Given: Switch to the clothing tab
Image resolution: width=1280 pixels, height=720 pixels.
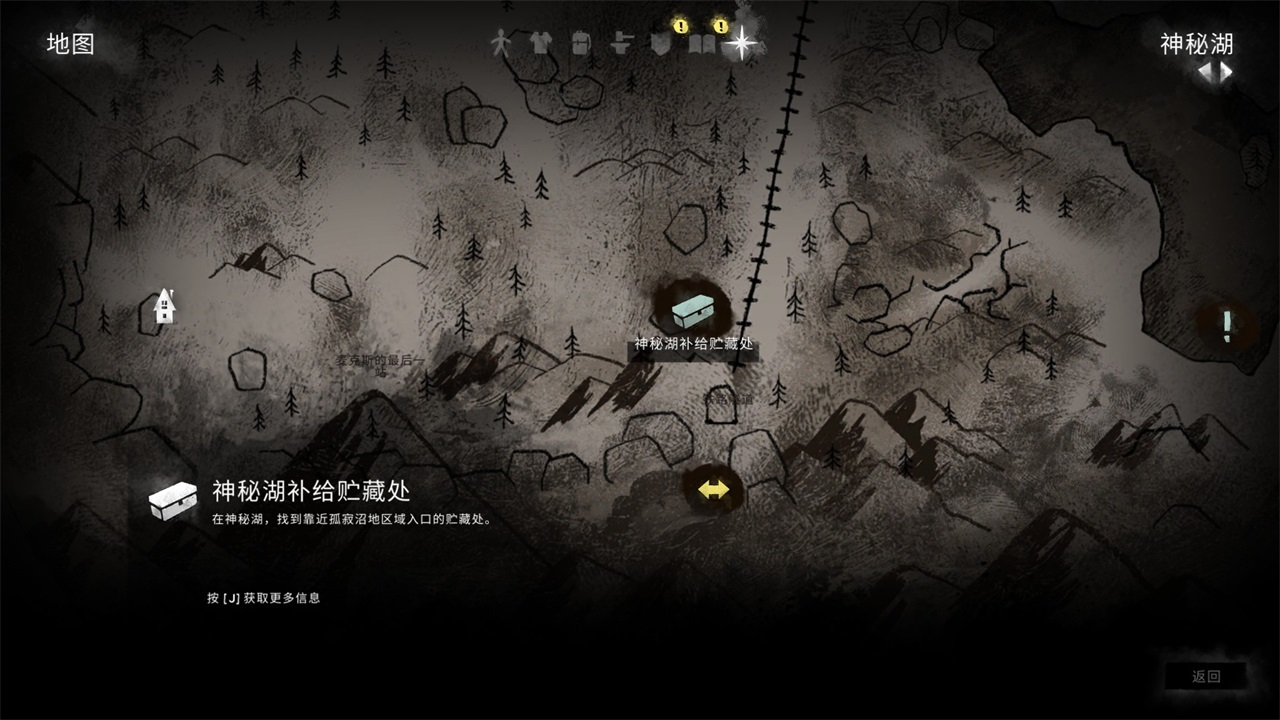Looking at the screenshot, I should [540, 43].
